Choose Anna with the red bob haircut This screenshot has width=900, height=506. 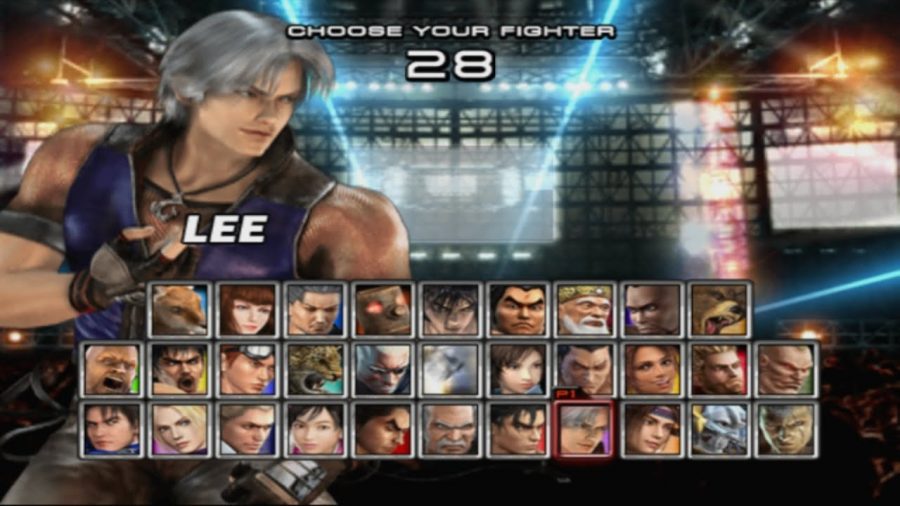246,310
